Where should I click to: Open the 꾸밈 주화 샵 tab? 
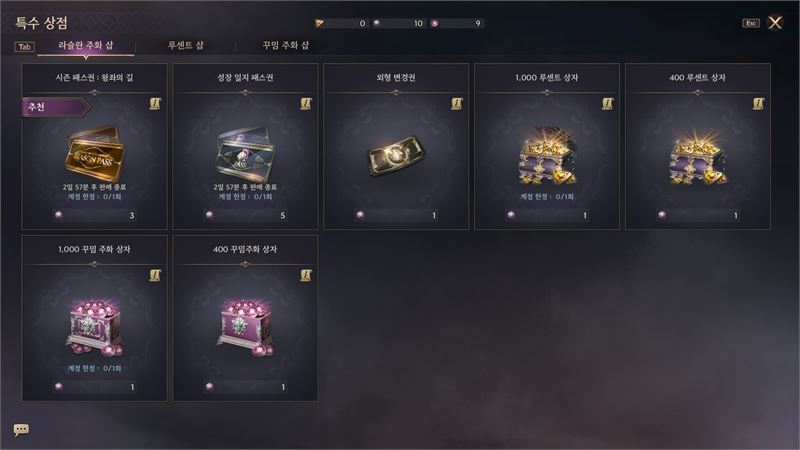tap(286, 45)
